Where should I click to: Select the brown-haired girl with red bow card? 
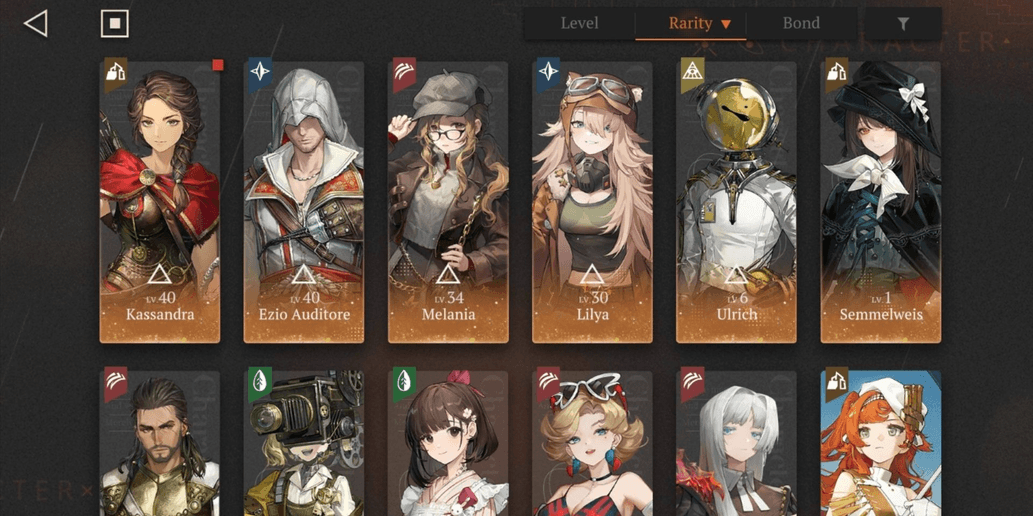[448, 445]
